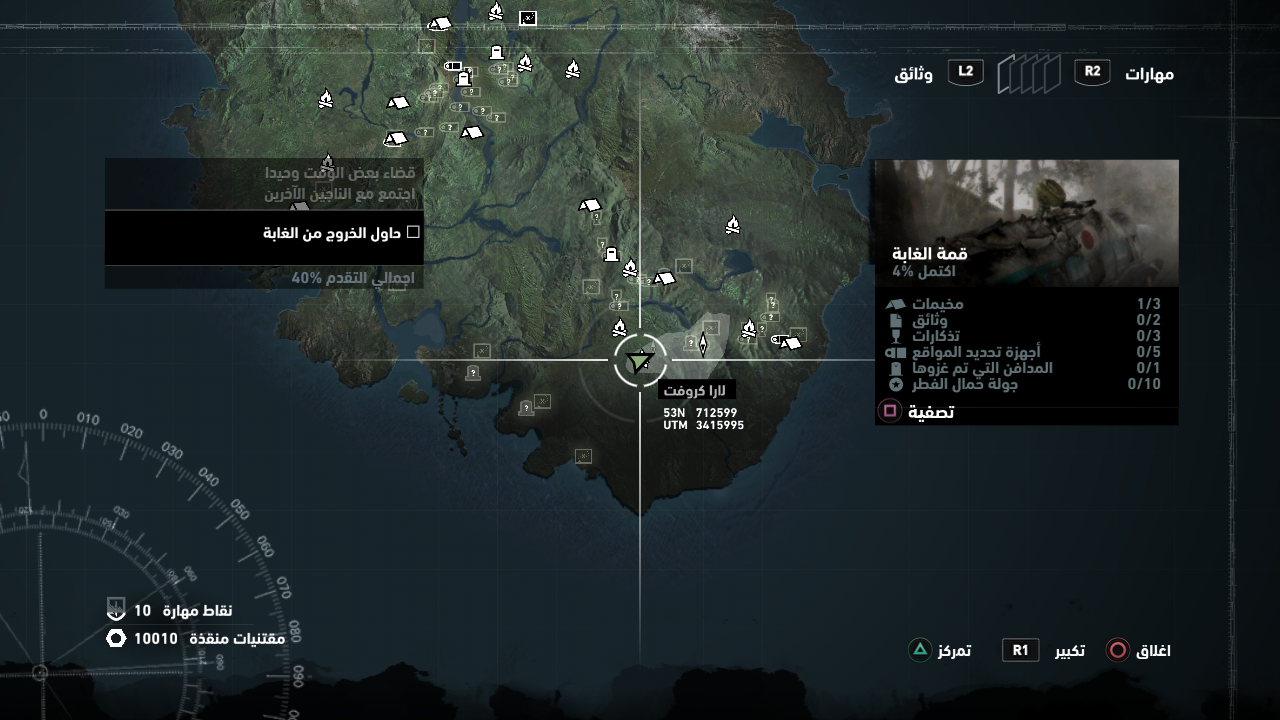
Task: Activate the تكبير (zoom) map option
Action: [1044, 651]
